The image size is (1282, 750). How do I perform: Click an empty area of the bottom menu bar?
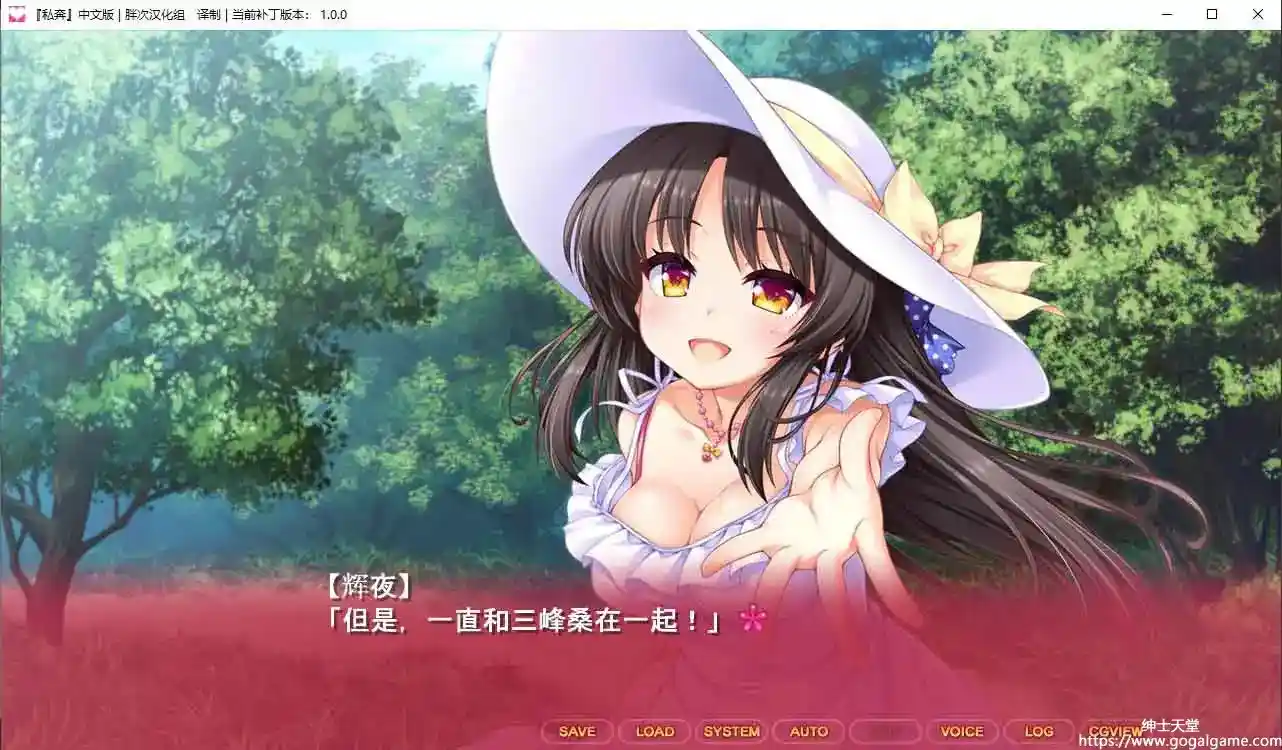point(300,731)
